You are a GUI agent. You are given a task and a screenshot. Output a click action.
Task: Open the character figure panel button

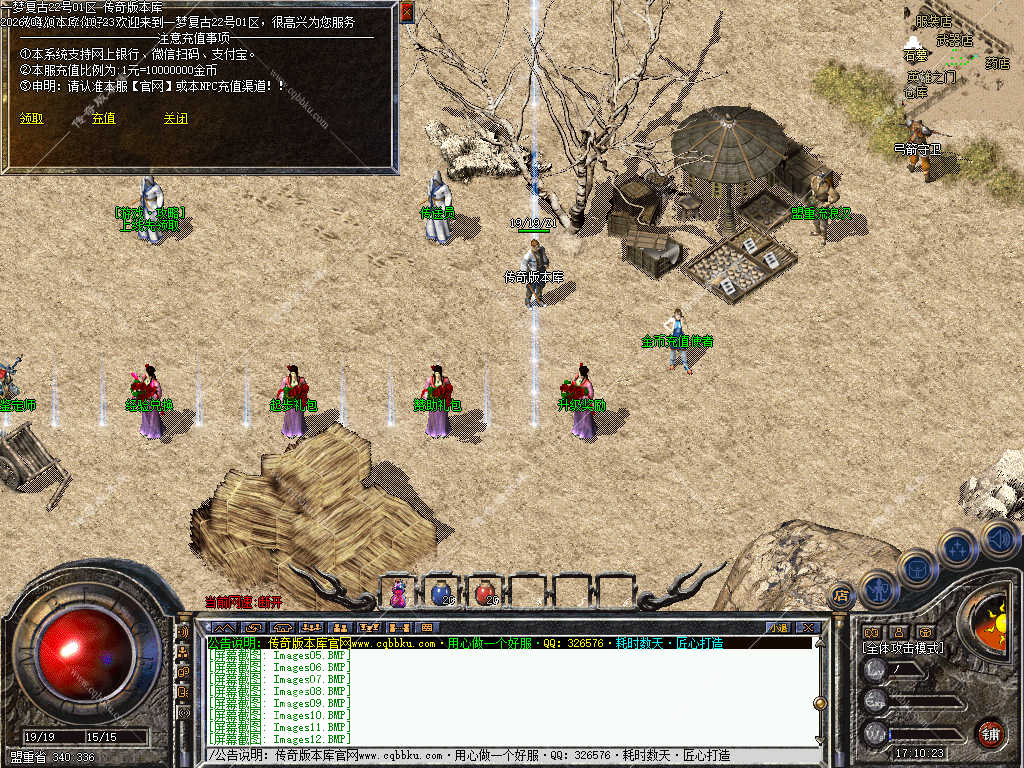tap(879, 589)
